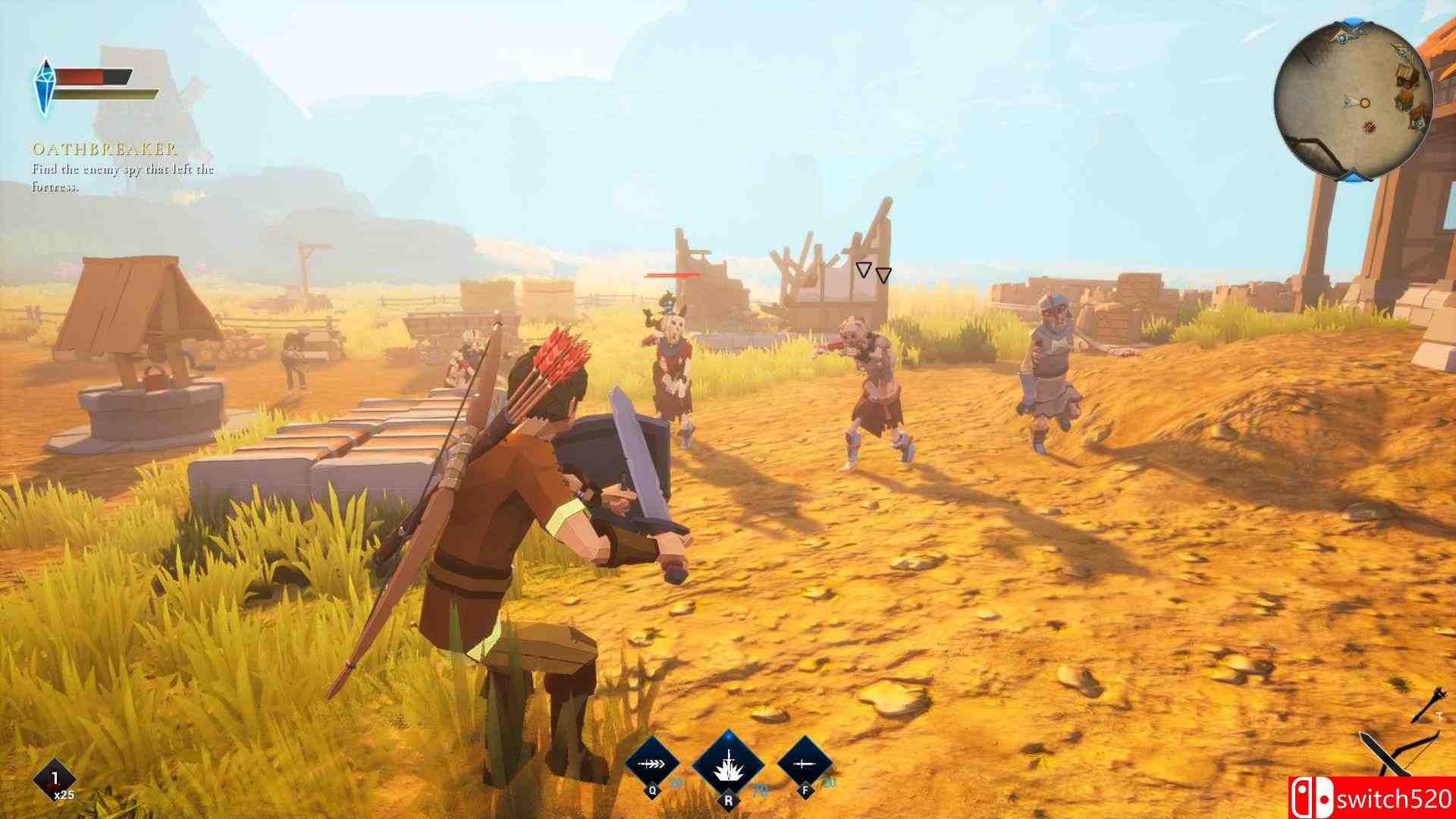This screenshot has width=1456, height=819.
Task: Click the red enemy marker on minimap
Action: click(x=1370, y=127)
